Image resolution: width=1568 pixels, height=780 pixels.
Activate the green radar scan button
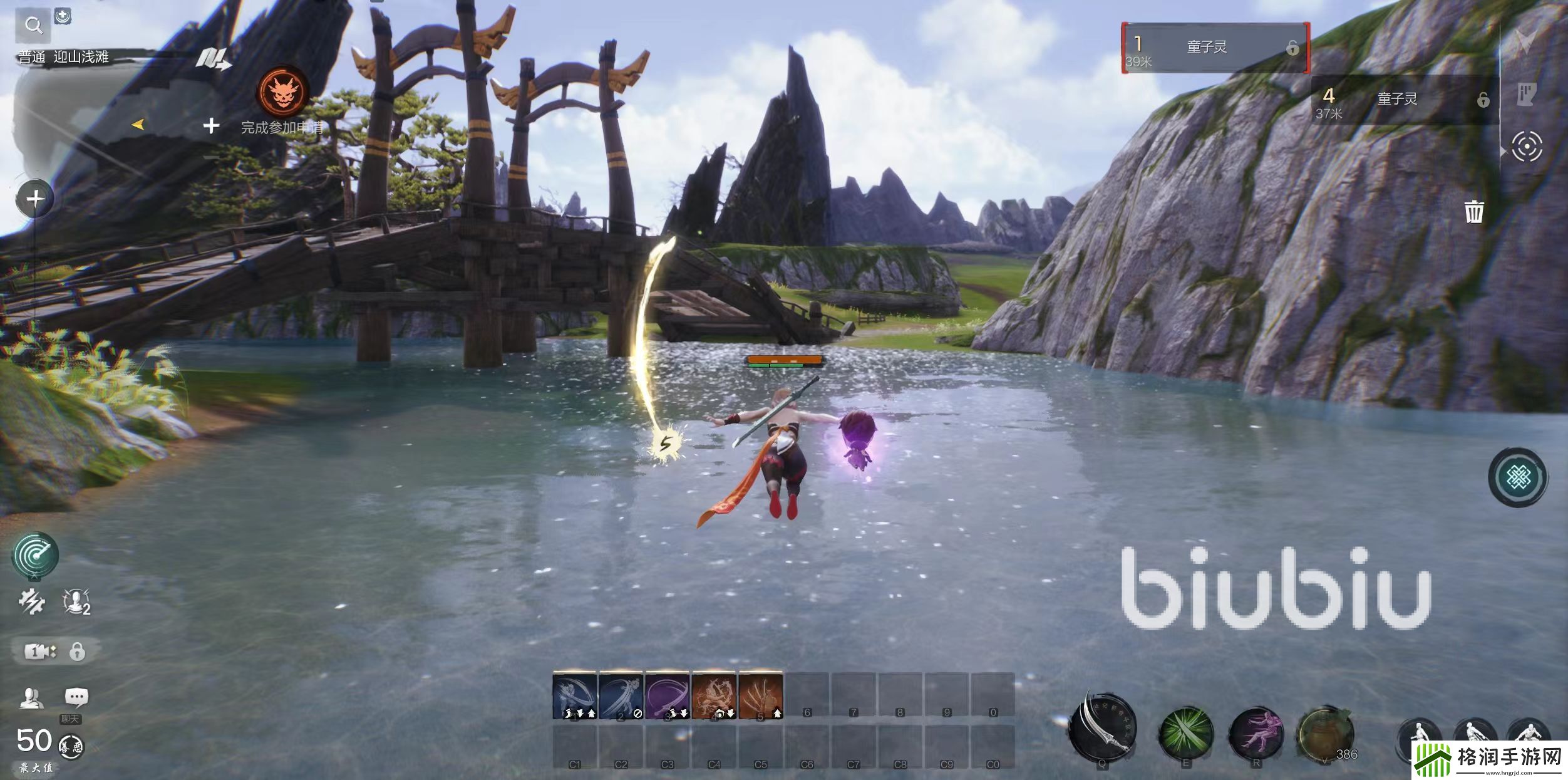36,554
